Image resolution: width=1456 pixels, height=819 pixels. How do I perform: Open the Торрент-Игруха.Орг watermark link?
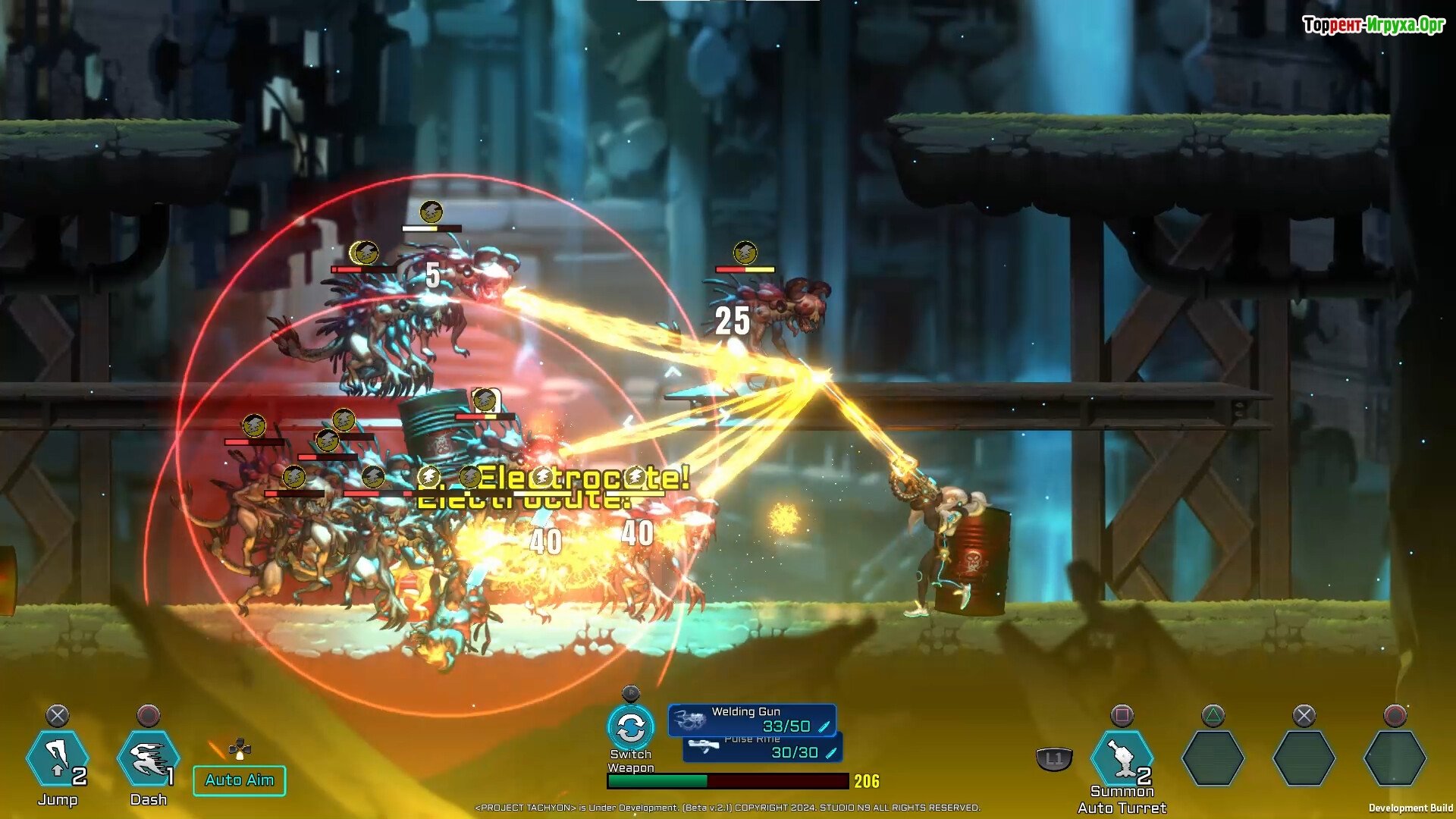click(x=1373, y=25)
